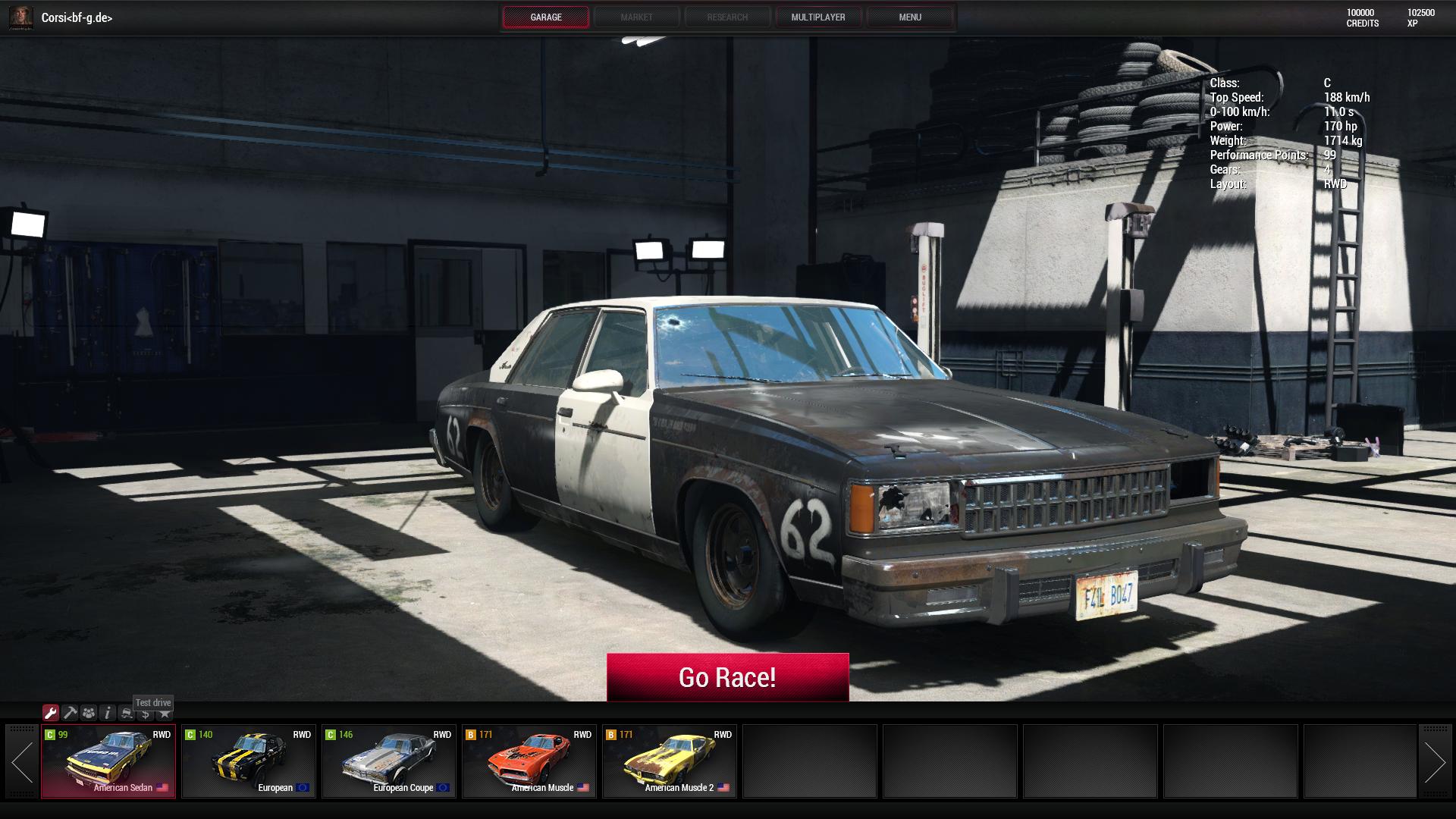Open the Garage tab
1456x819 pixels.
(x=546, y=17)
